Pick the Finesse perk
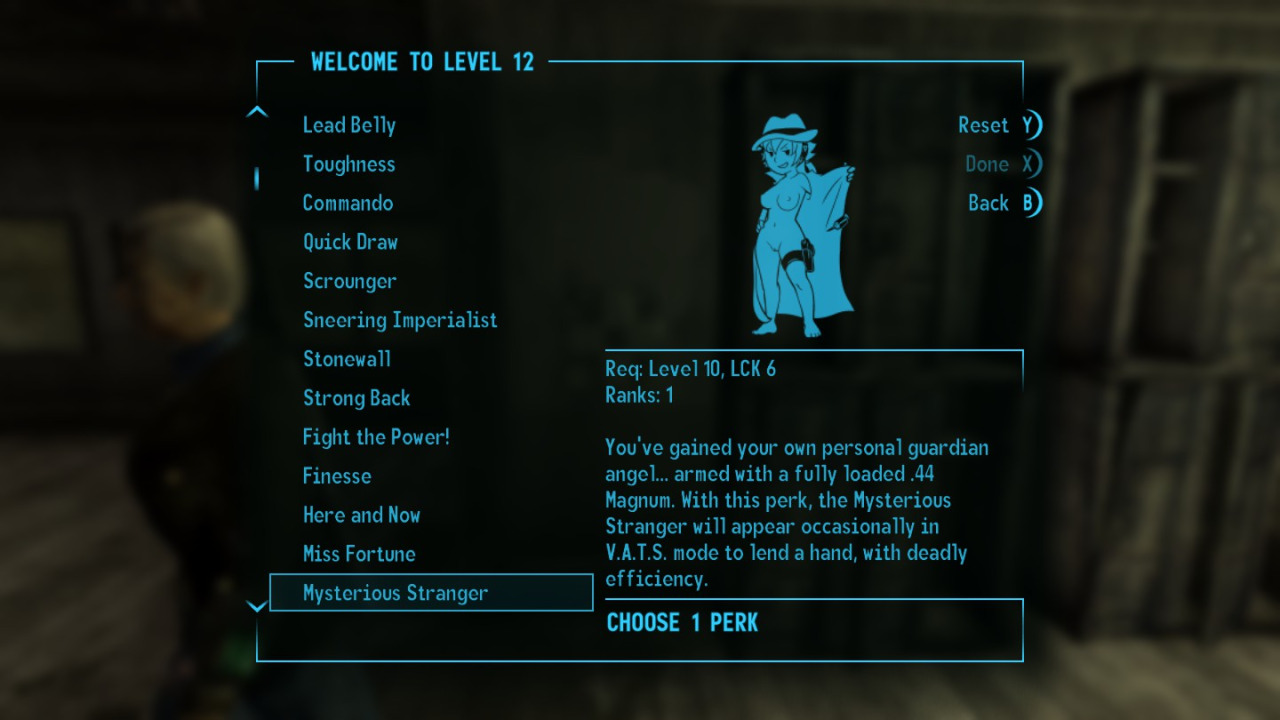This screenshot has height=720, width=1280. coord(337,476)
